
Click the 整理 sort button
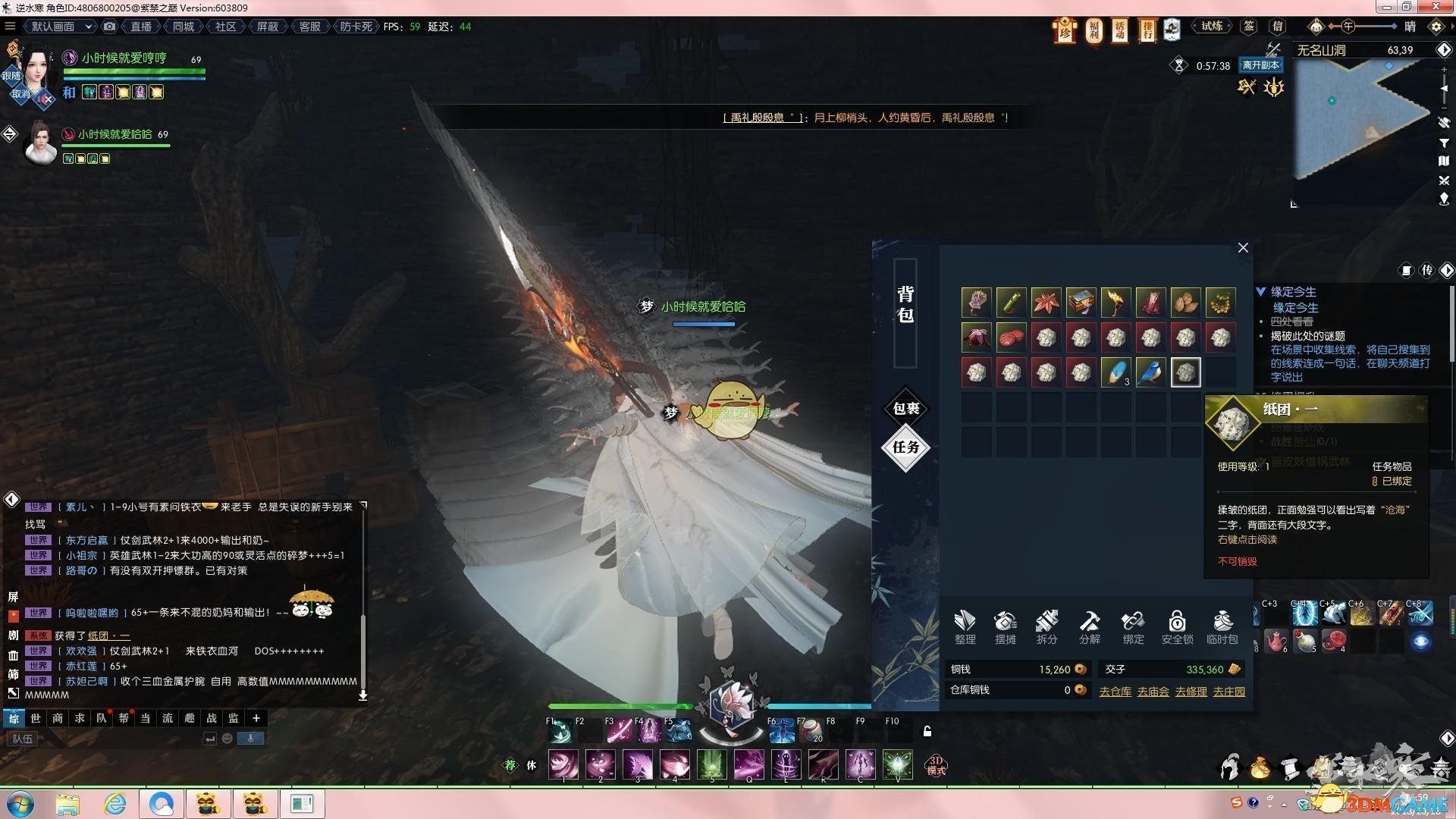965,627
